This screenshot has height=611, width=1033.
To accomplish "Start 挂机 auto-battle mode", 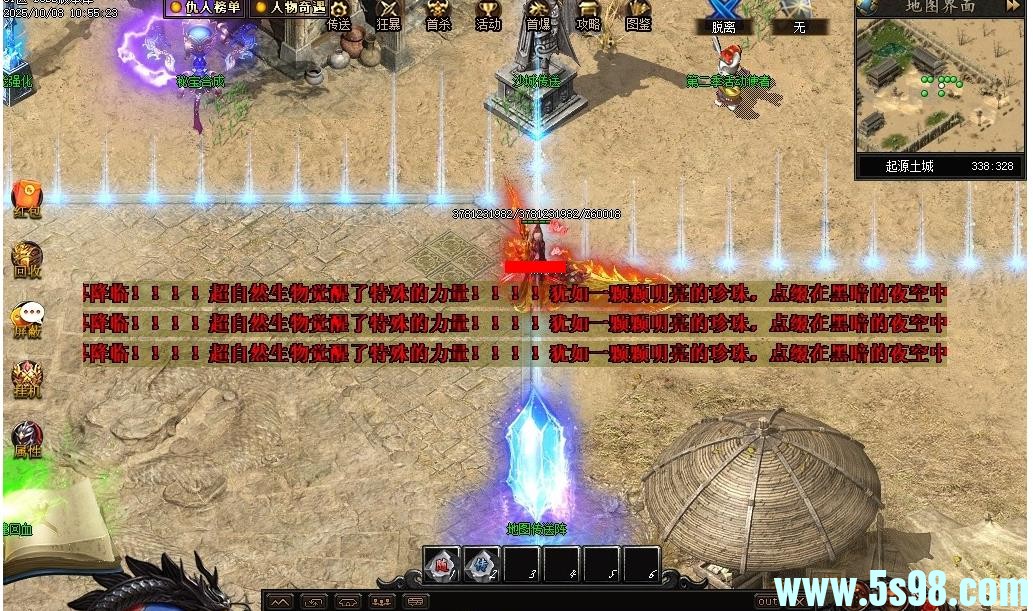I will (27, 378).
